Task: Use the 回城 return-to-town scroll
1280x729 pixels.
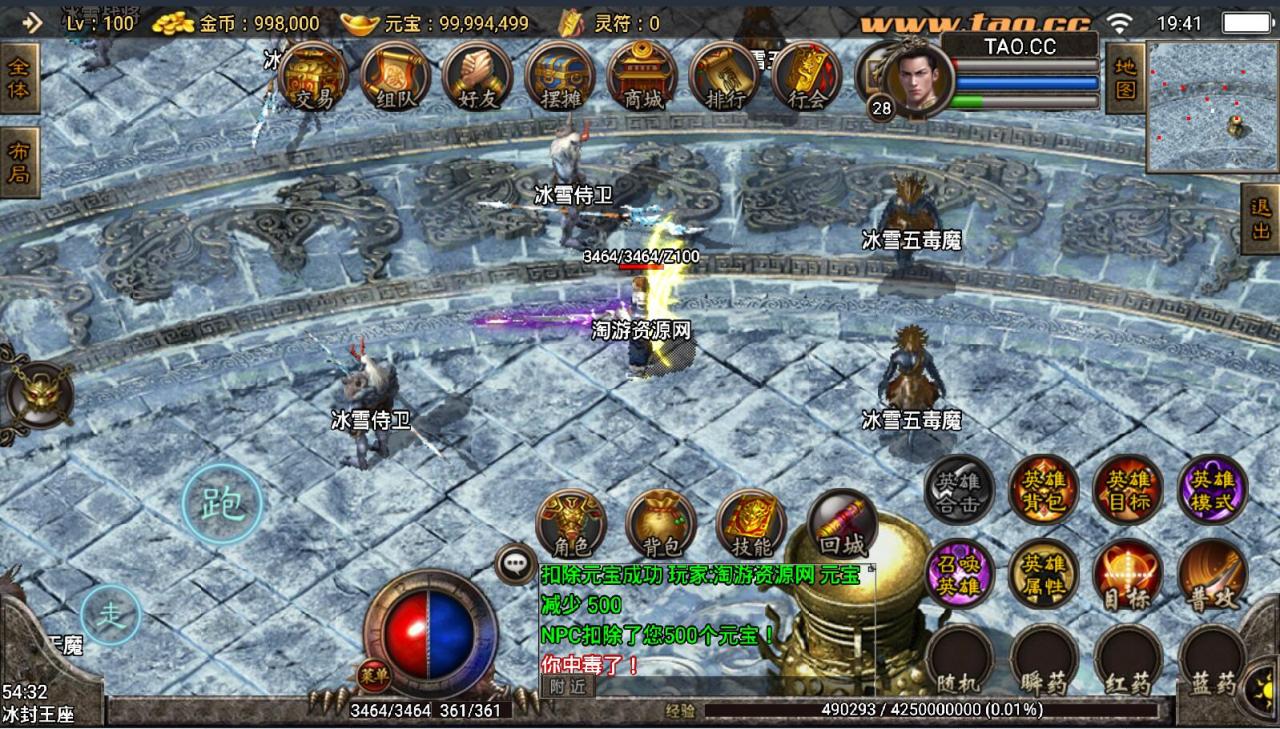Action: coord(841,524)
